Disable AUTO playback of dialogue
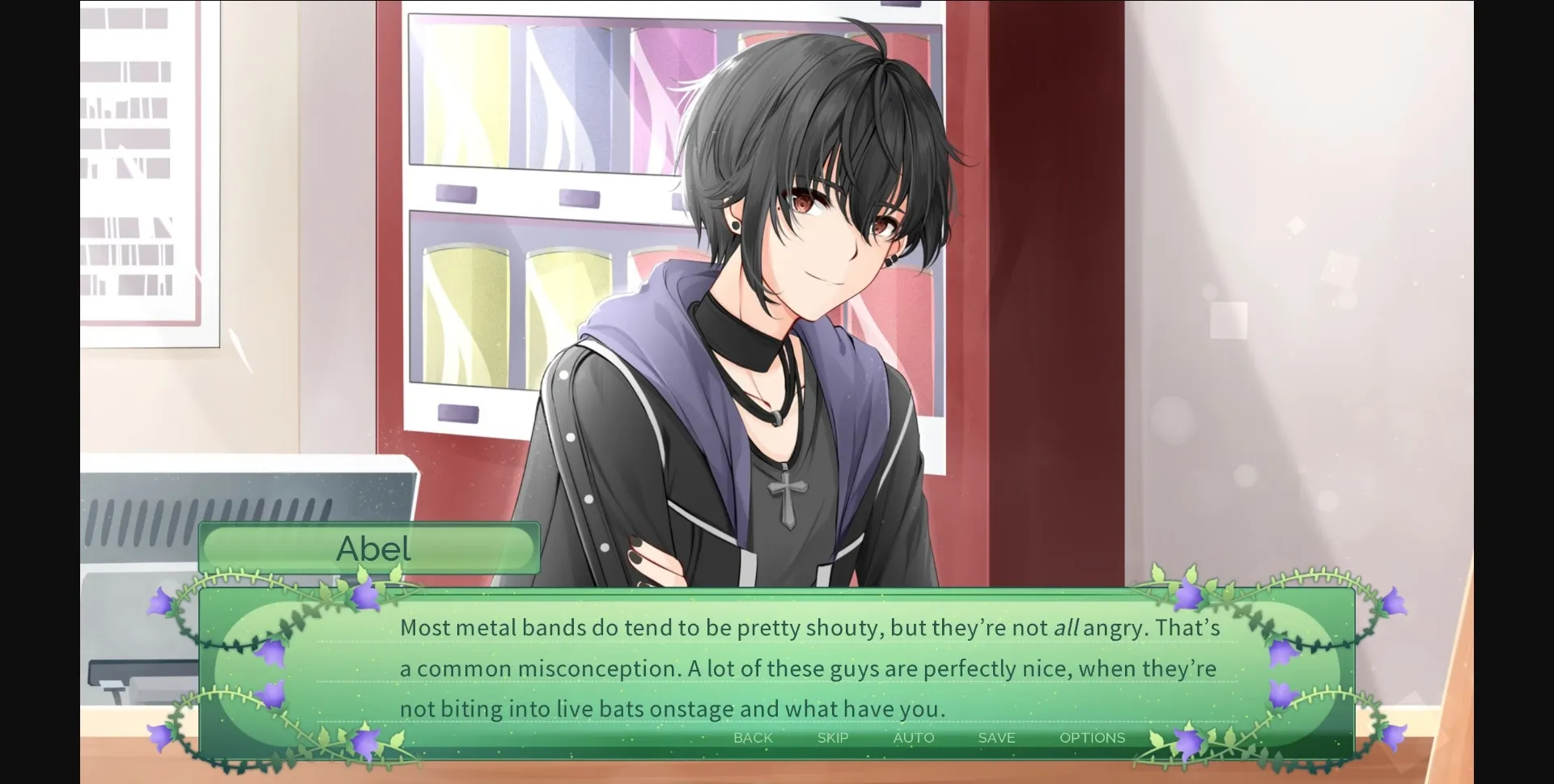1554x784 pixels. click(x=913, y=738)
